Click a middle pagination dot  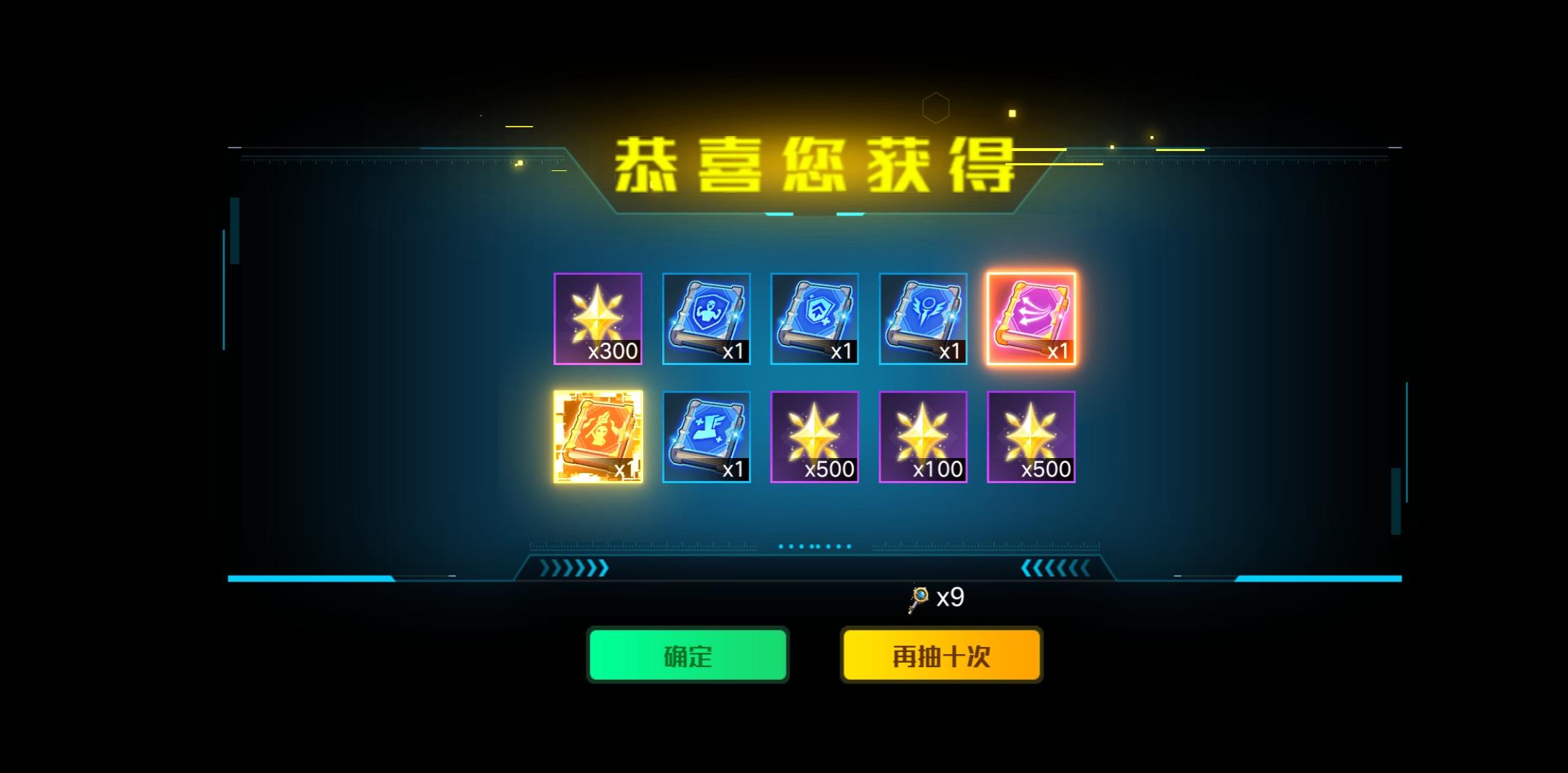pos(814,545)
